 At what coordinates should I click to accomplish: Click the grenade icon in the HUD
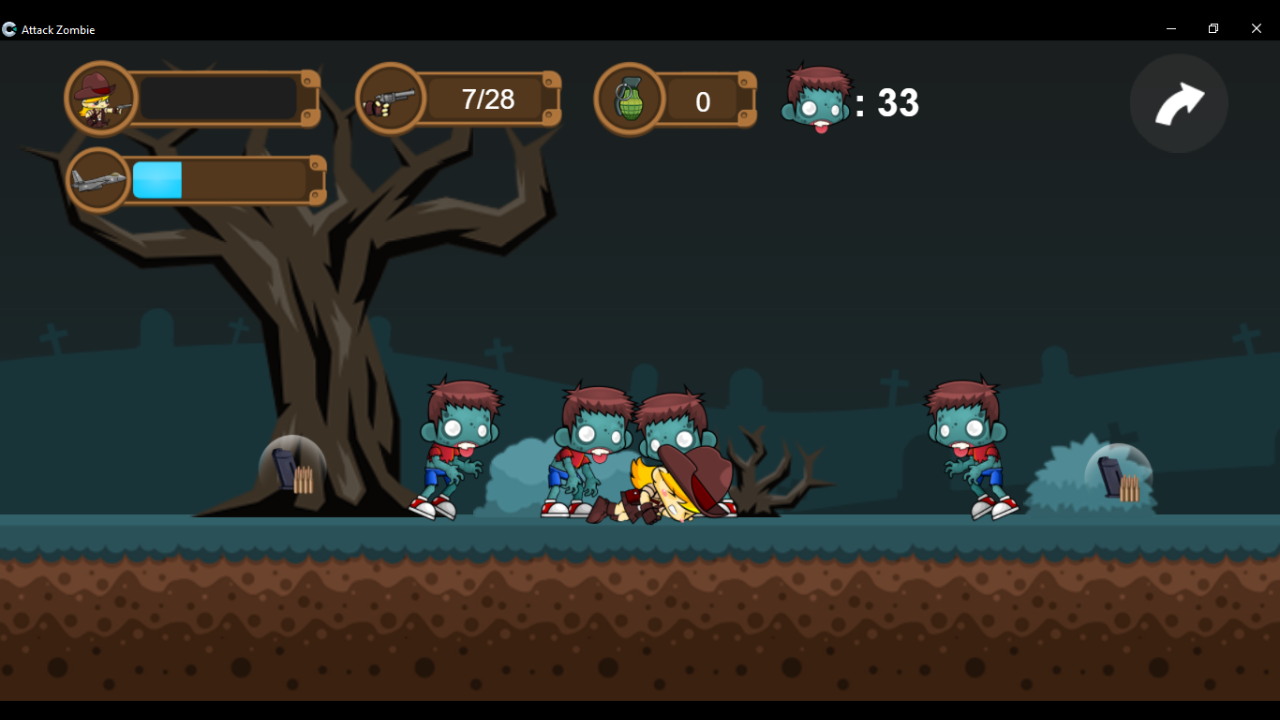pyautogui.click(x=630, y=97)
